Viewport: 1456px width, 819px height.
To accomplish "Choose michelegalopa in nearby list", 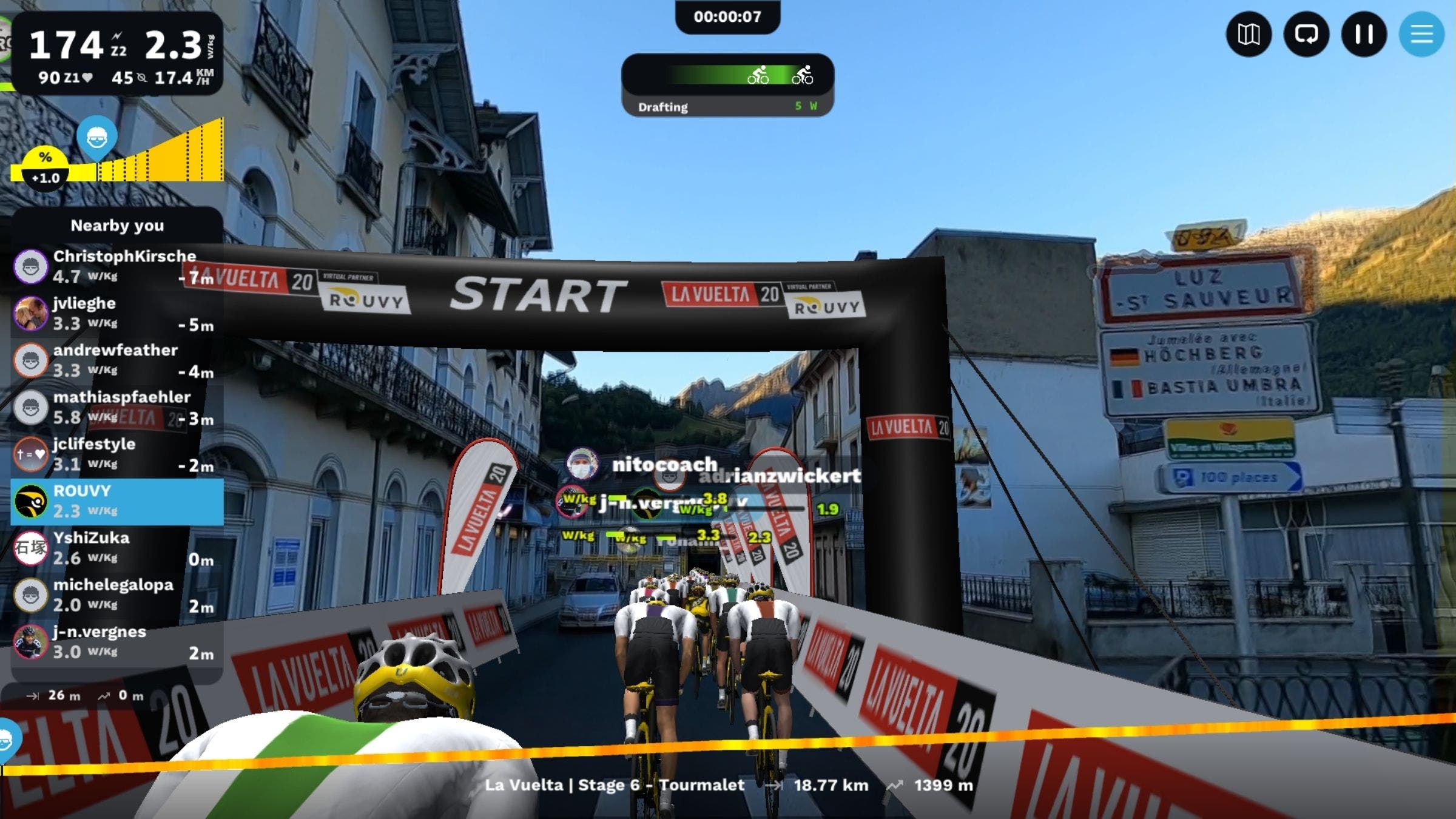I will tap(116, 595).
